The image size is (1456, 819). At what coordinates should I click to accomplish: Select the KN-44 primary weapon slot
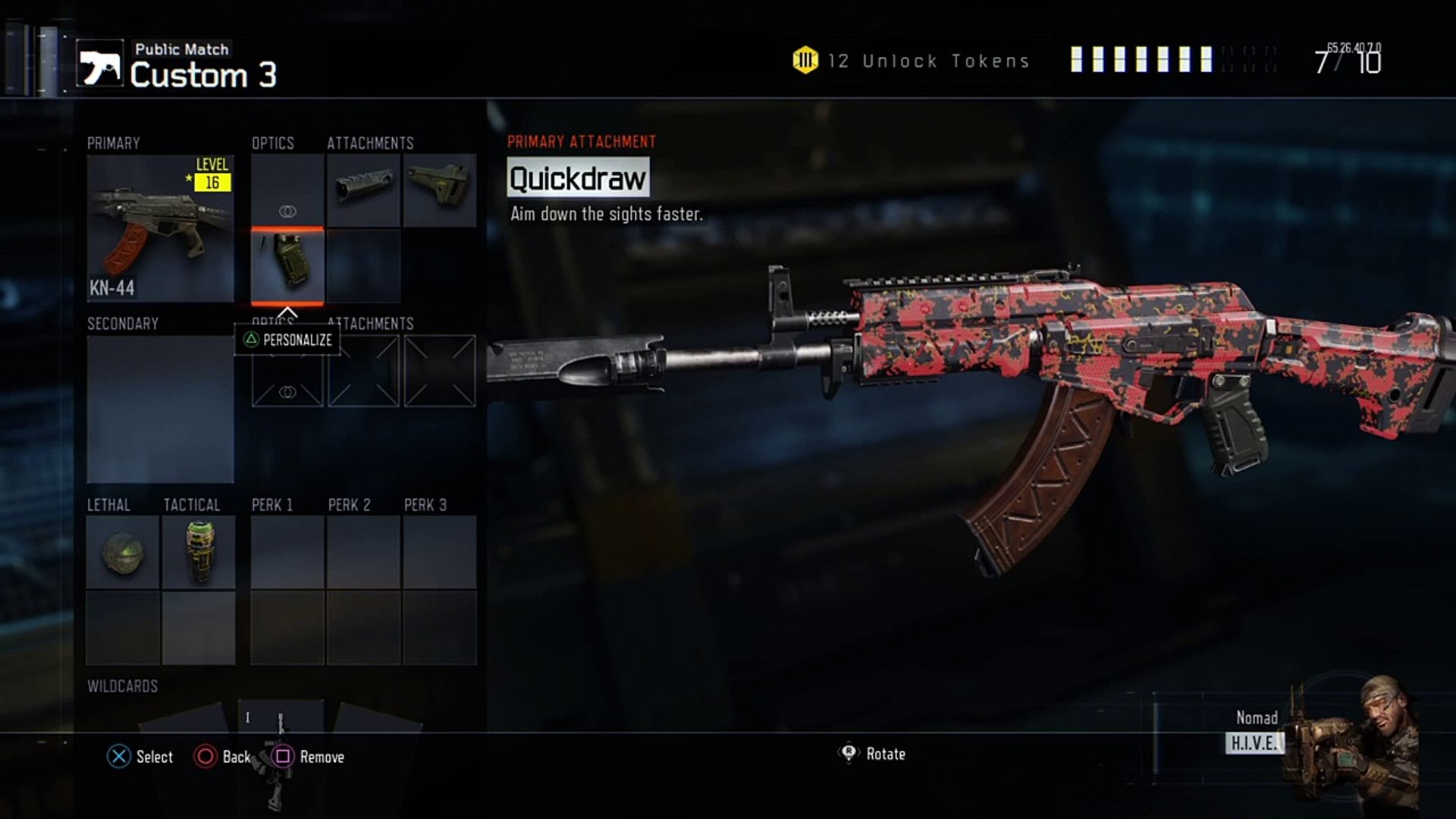point(160,227)
